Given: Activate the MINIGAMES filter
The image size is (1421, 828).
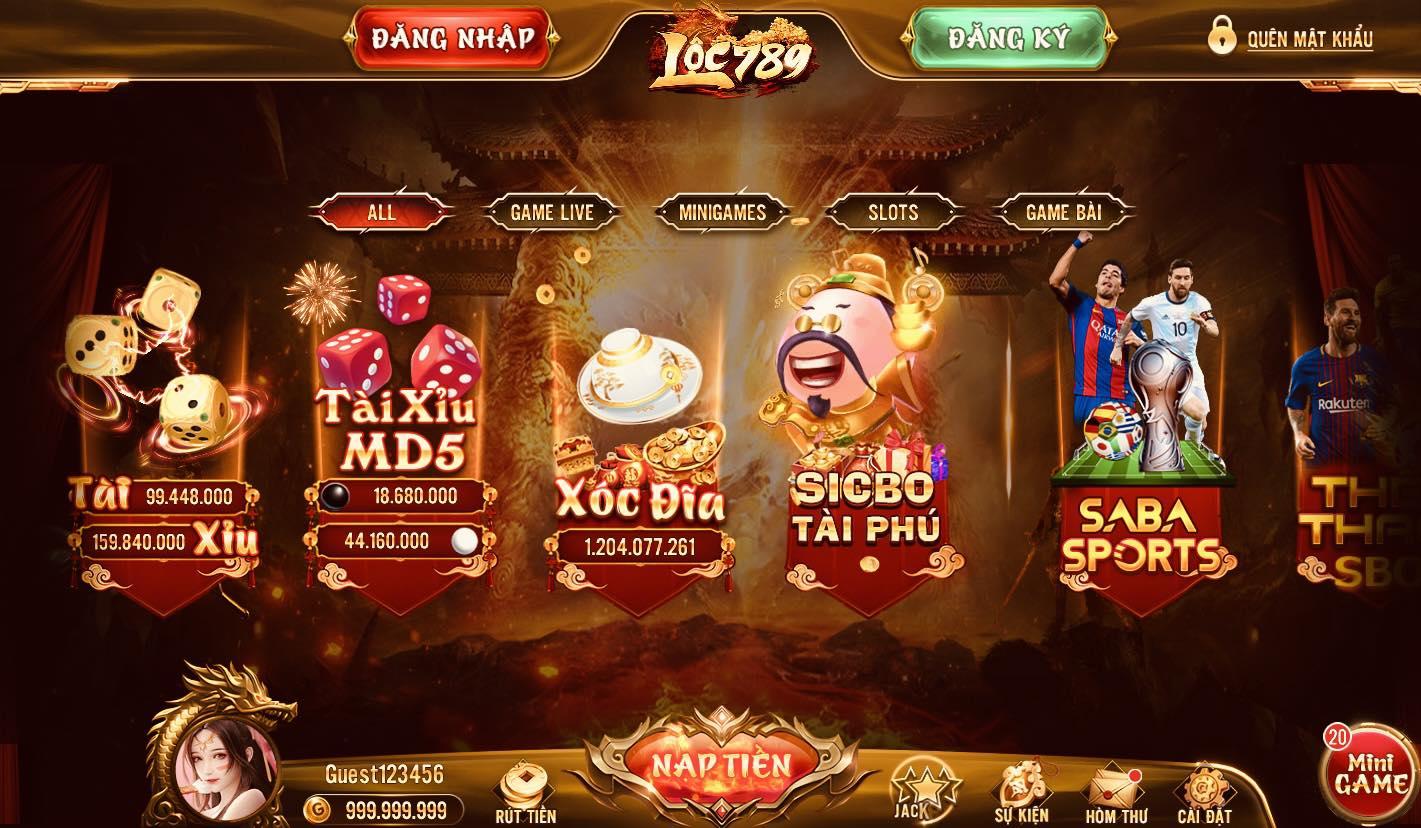Looking at the screenshot, I should [x=722, y=213].
